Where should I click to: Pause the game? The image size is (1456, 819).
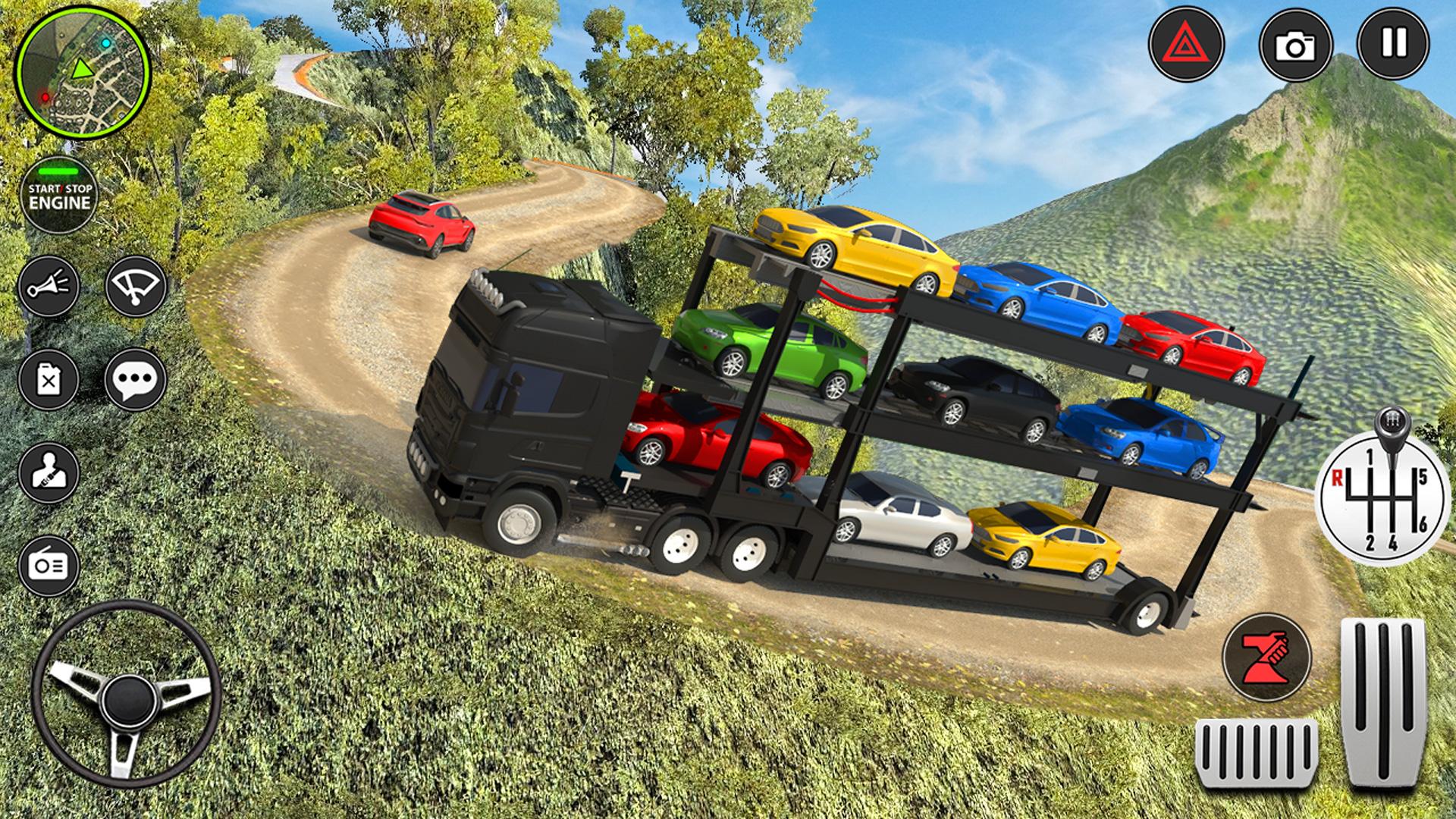click(1393, 44)
